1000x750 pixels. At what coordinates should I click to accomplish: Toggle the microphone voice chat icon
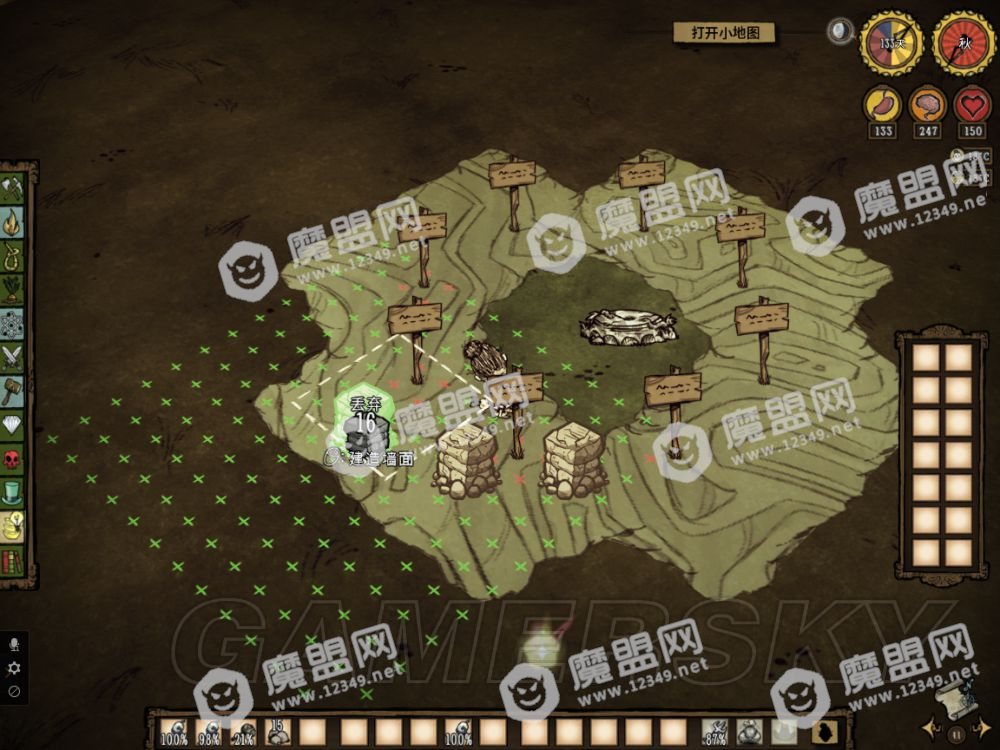14,645
